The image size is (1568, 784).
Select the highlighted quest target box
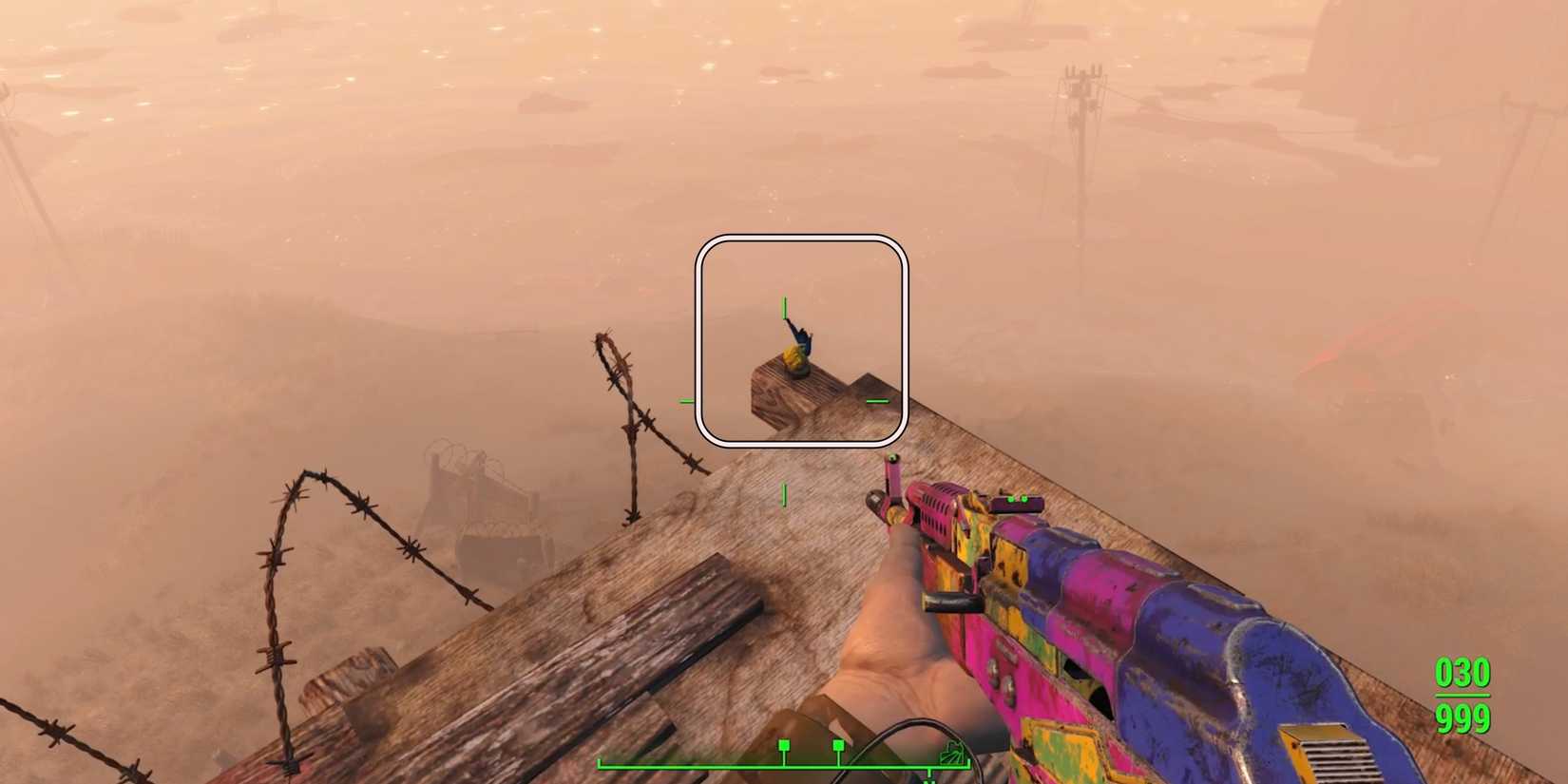[x=801, y=338]
